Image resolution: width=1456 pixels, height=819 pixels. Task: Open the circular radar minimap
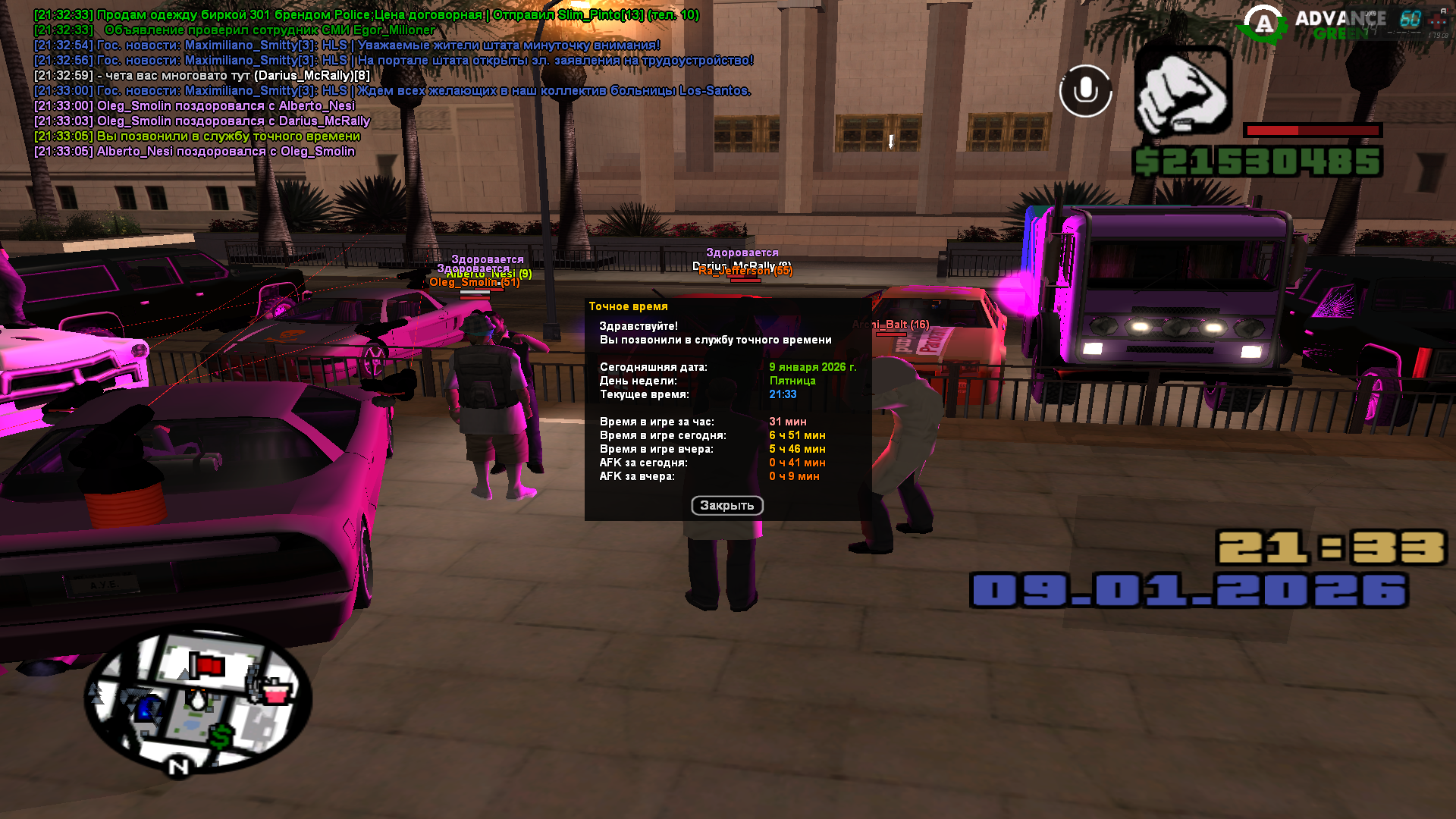point(197,701)
